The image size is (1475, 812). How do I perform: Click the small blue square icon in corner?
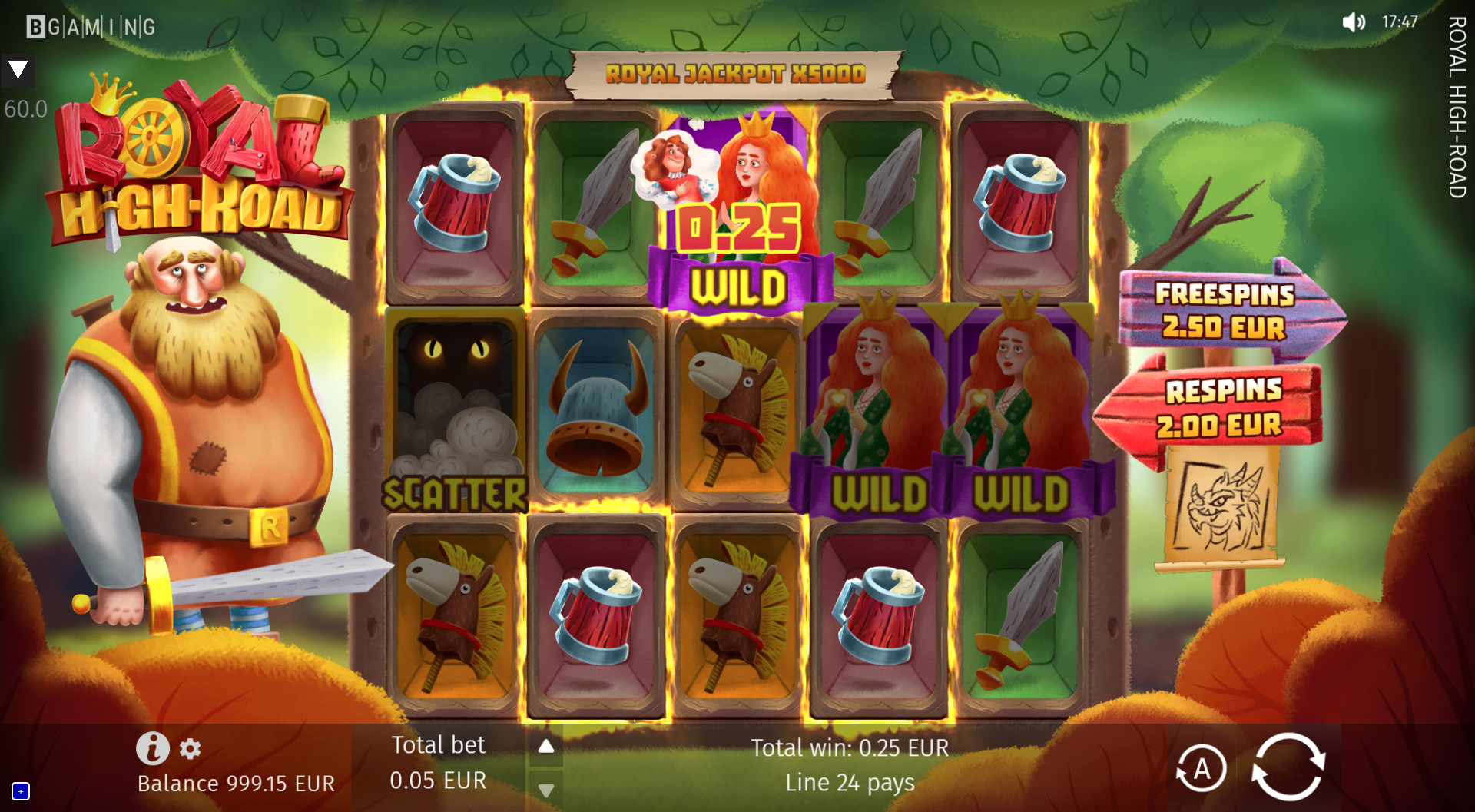point(21,790)
